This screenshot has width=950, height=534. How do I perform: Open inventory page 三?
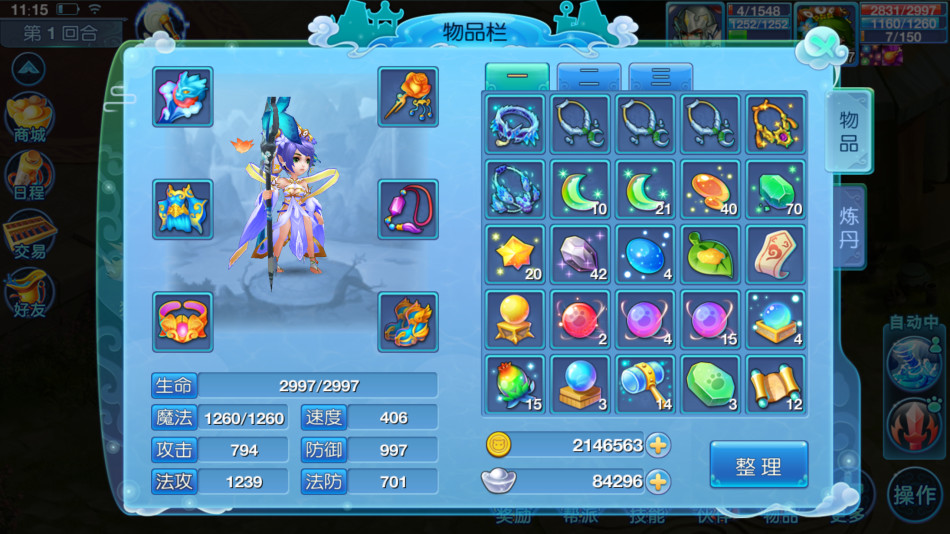coord(661,78)
